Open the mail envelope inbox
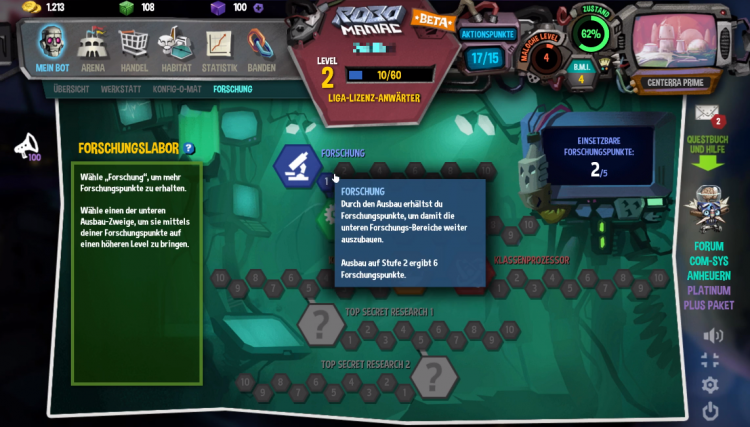Screen dimensions: 750x427 pyautogui.click(x=707, y=112)
